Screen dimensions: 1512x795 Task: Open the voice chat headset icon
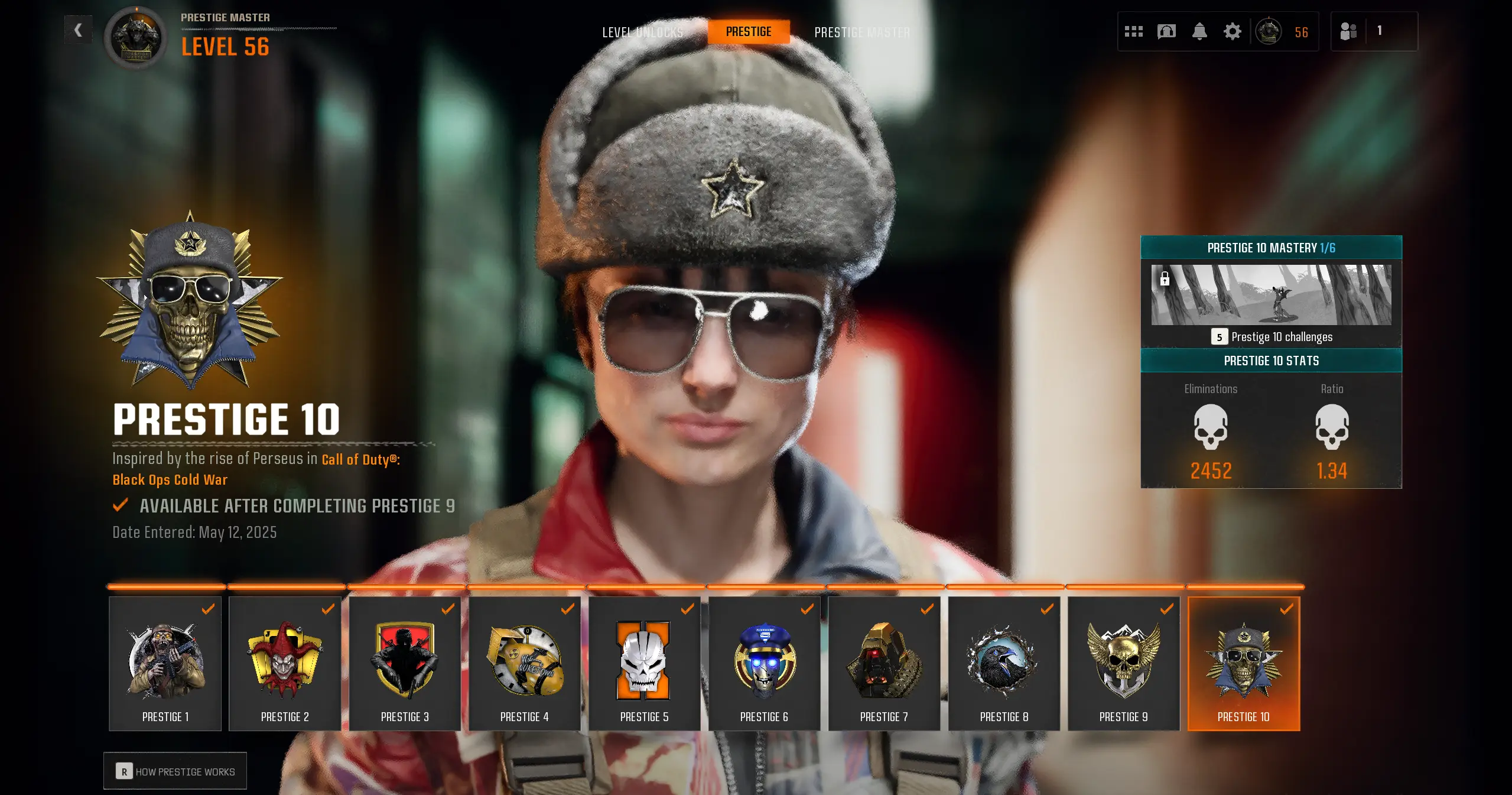pyautogui.click(x=1166, y=31)
